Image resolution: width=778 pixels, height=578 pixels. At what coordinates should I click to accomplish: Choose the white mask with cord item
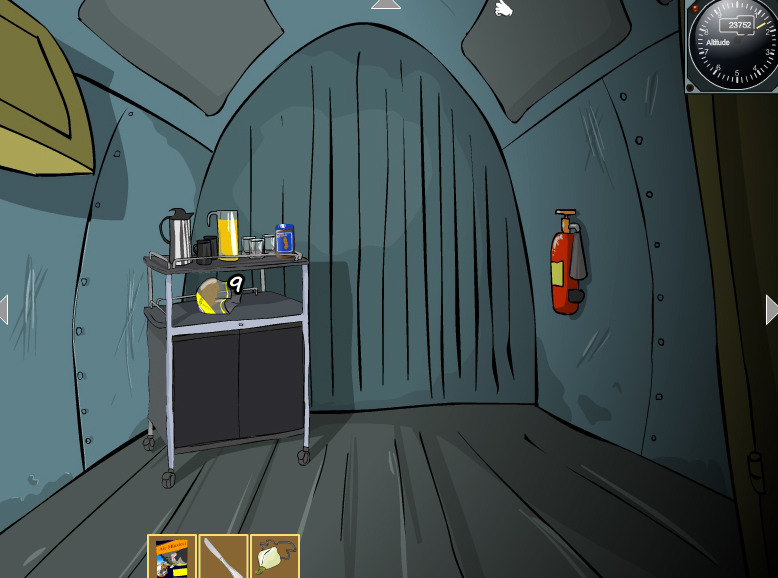[274, 557]
